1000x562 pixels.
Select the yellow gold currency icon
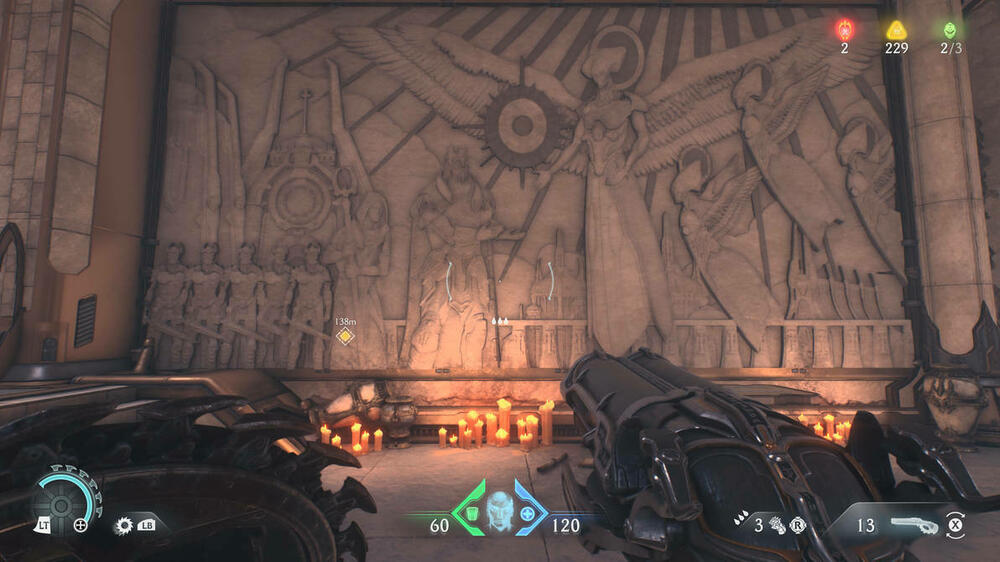coord(895,30)
